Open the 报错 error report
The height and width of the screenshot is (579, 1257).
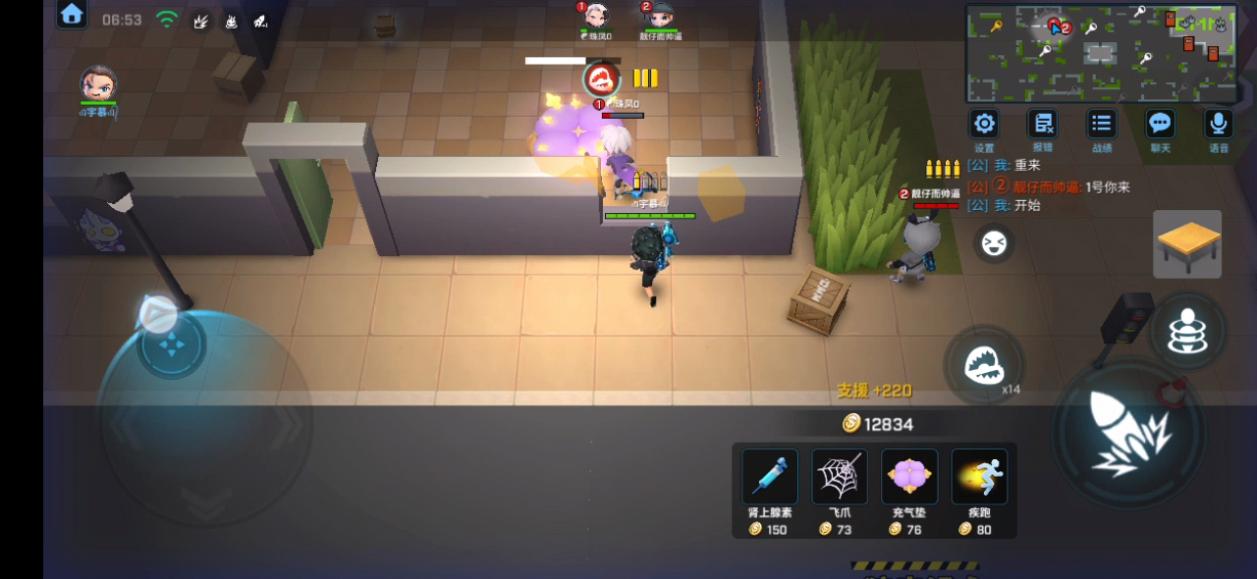coord(1043,123)
